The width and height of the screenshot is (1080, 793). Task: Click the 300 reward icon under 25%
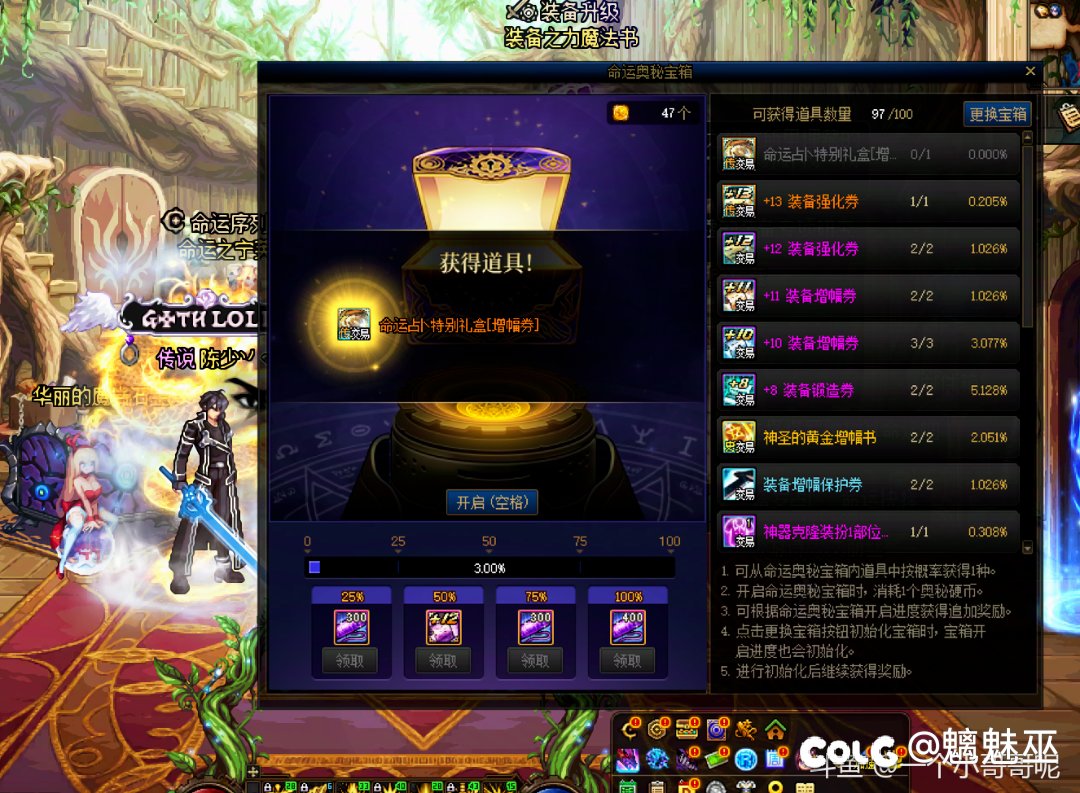tap(351, 627)
